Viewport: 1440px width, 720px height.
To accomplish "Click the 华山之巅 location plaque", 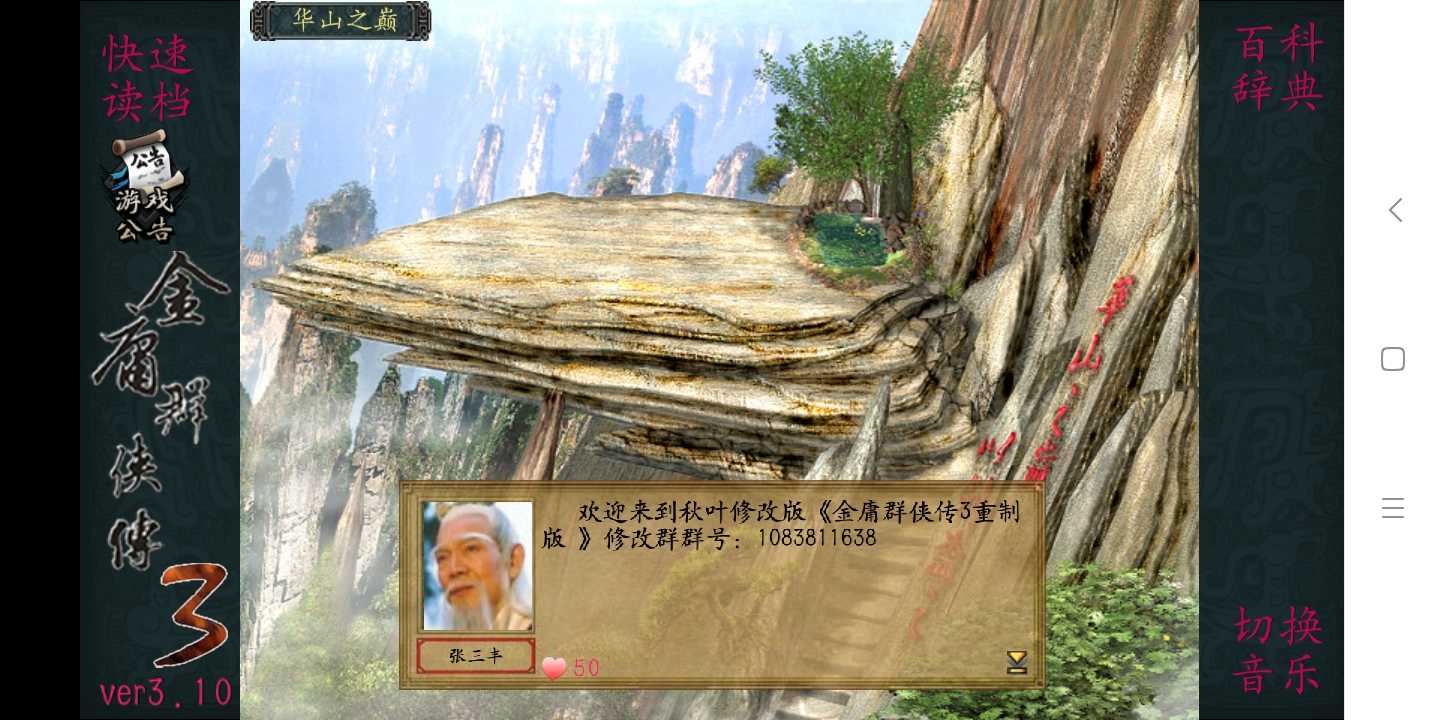I will [340, 20].
